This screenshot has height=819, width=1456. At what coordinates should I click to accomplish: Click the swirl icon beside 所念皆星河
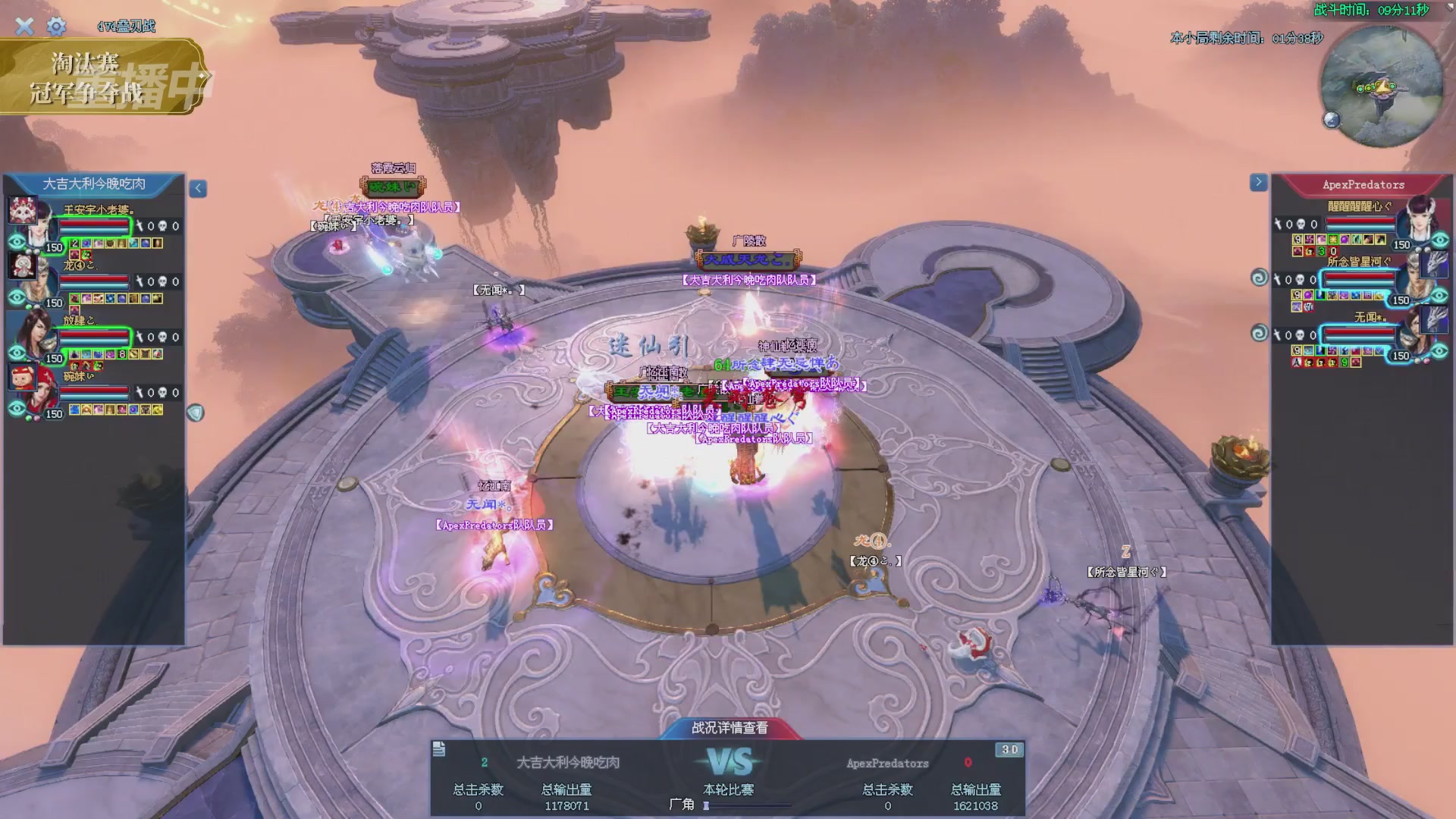coord(1259,278)
